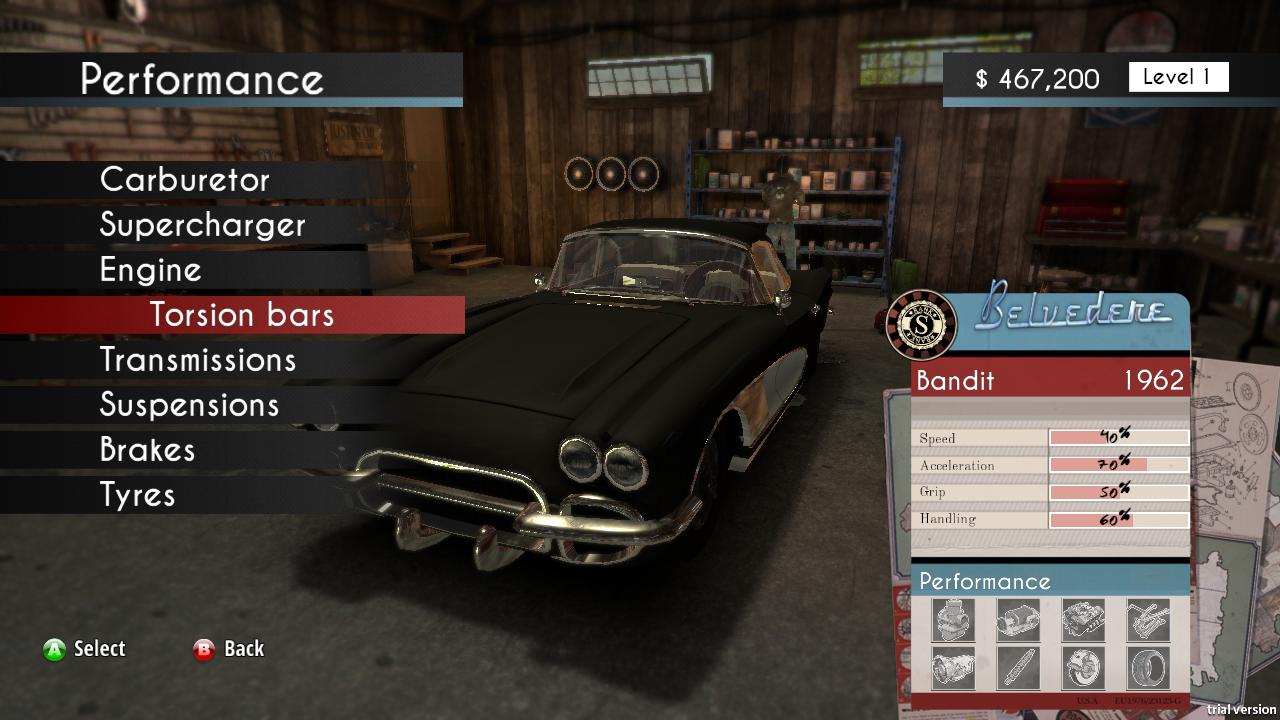Click the driveshaft icon
The height and width of the screenshot is (720, 1280).
[1017, 666]
